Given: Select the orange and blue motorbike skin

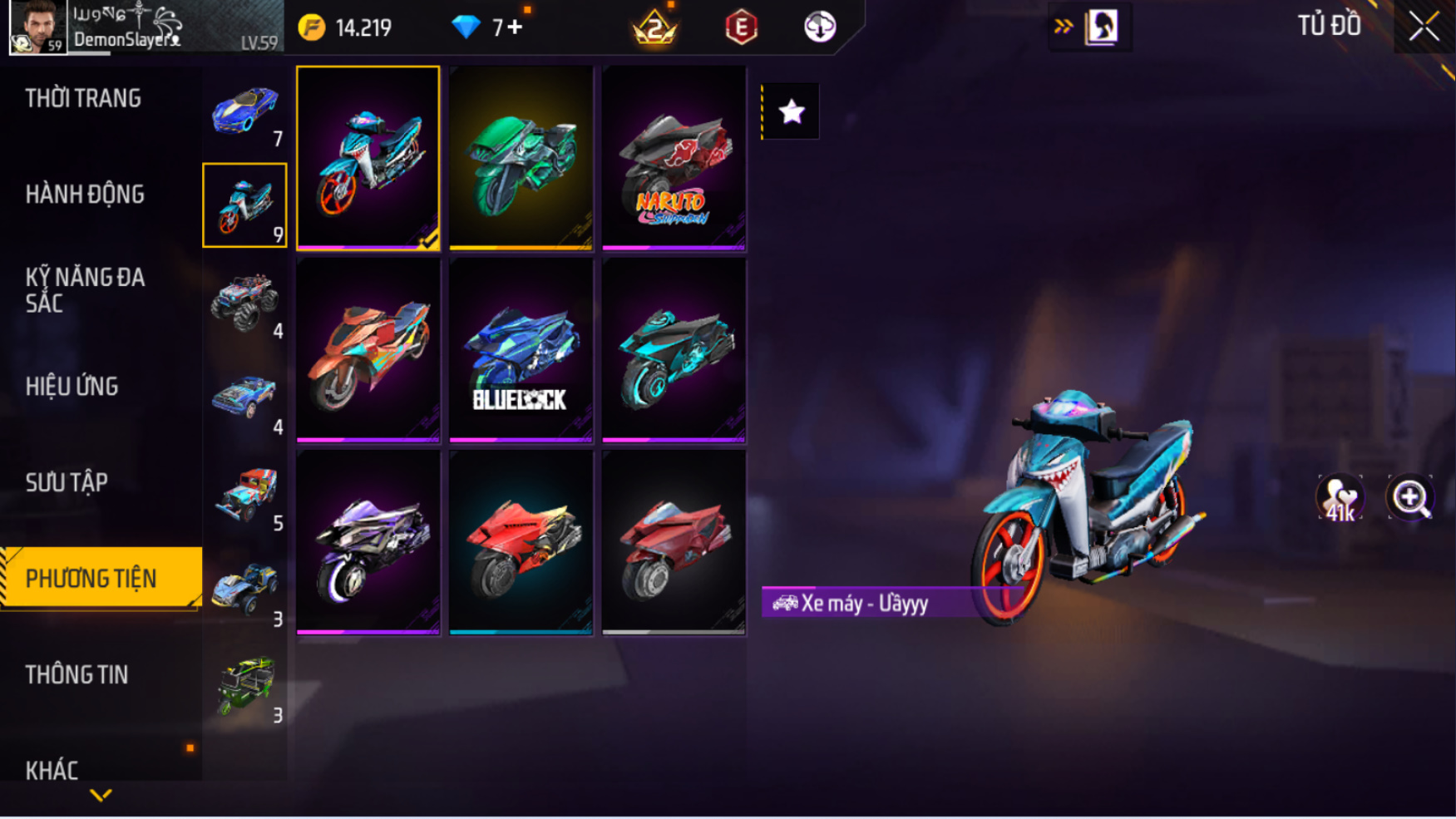Looking at the screenshot, I should click(x=368, y=350).
